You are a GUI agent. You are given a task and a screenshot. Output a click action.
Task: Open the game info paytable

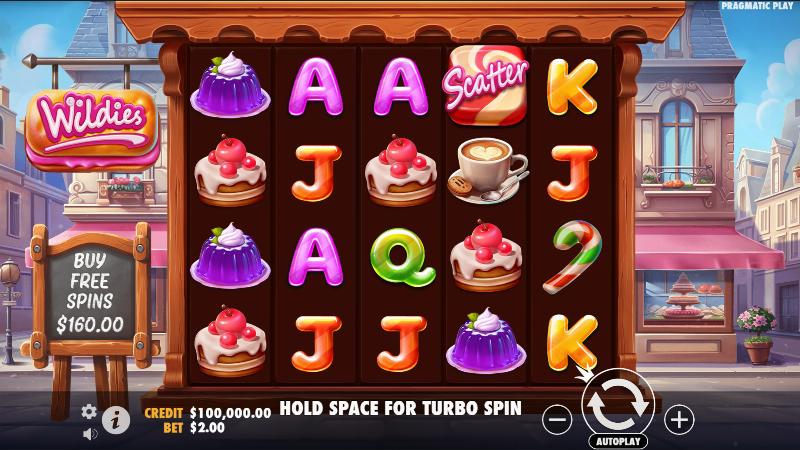[116, 420]
